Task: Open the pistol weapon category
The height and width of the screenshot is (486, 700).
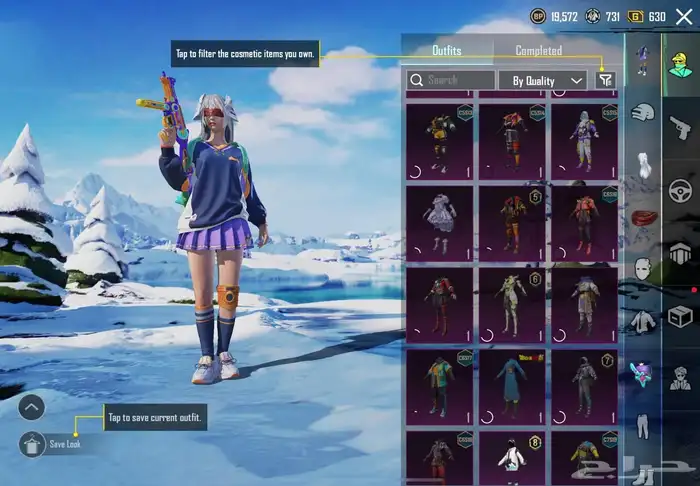Action: click(x=680, y=126)
